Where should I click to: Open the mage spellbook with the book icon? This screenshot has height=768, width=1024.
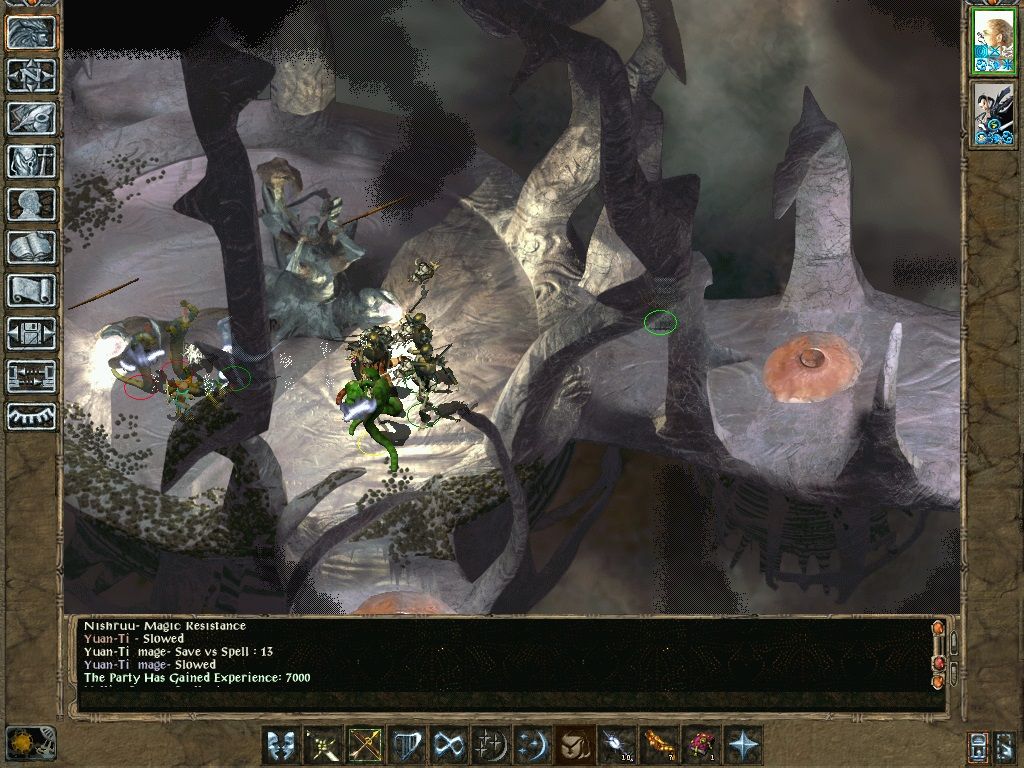click(x=31, y=247)
